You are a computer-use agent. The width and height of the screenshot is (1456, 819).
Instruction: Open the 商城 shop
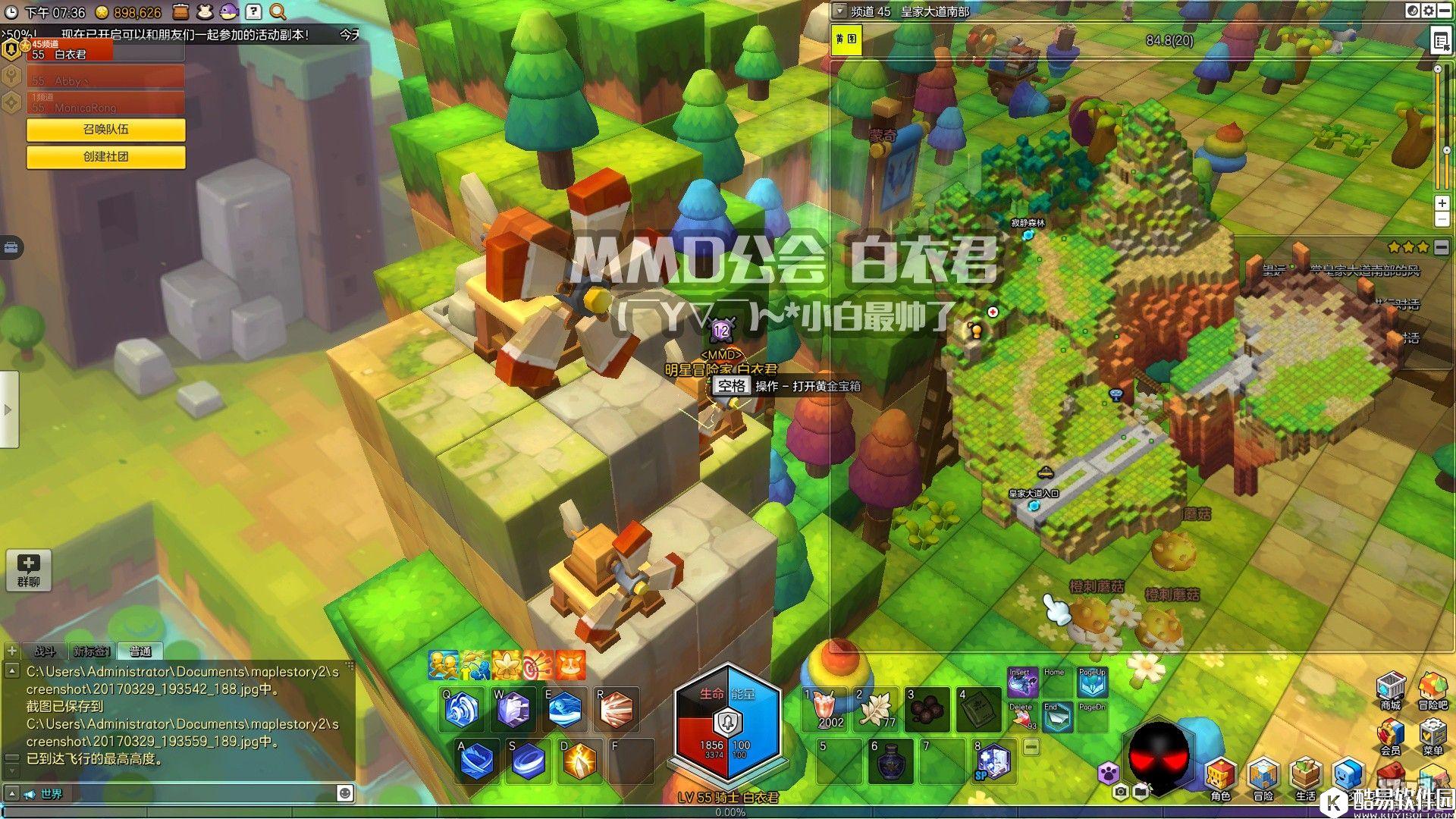click(x=1390, y=689)
